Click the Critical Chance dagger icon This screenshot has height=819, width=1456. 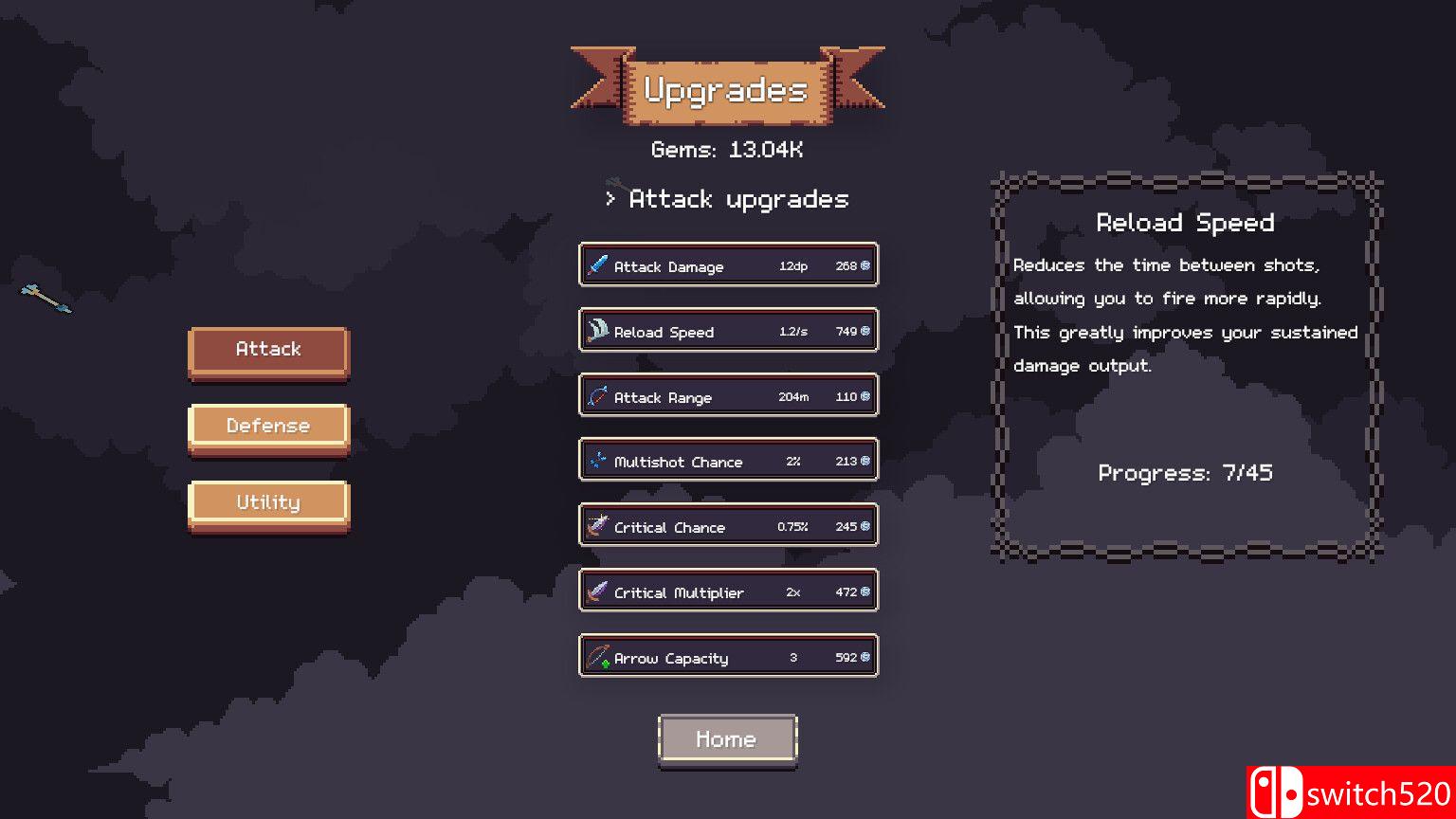[x=598, y=526]
